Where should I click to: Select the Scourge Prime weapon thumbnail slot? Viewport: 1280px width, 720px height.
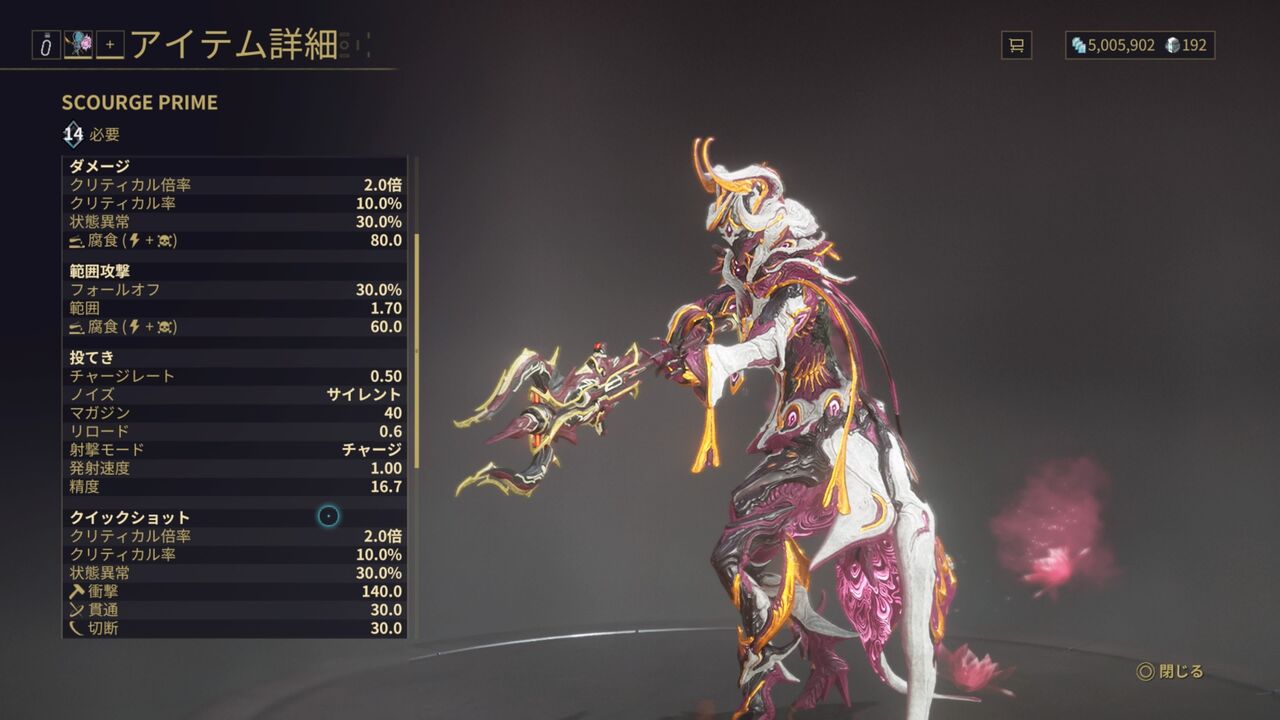pos(80,43)
